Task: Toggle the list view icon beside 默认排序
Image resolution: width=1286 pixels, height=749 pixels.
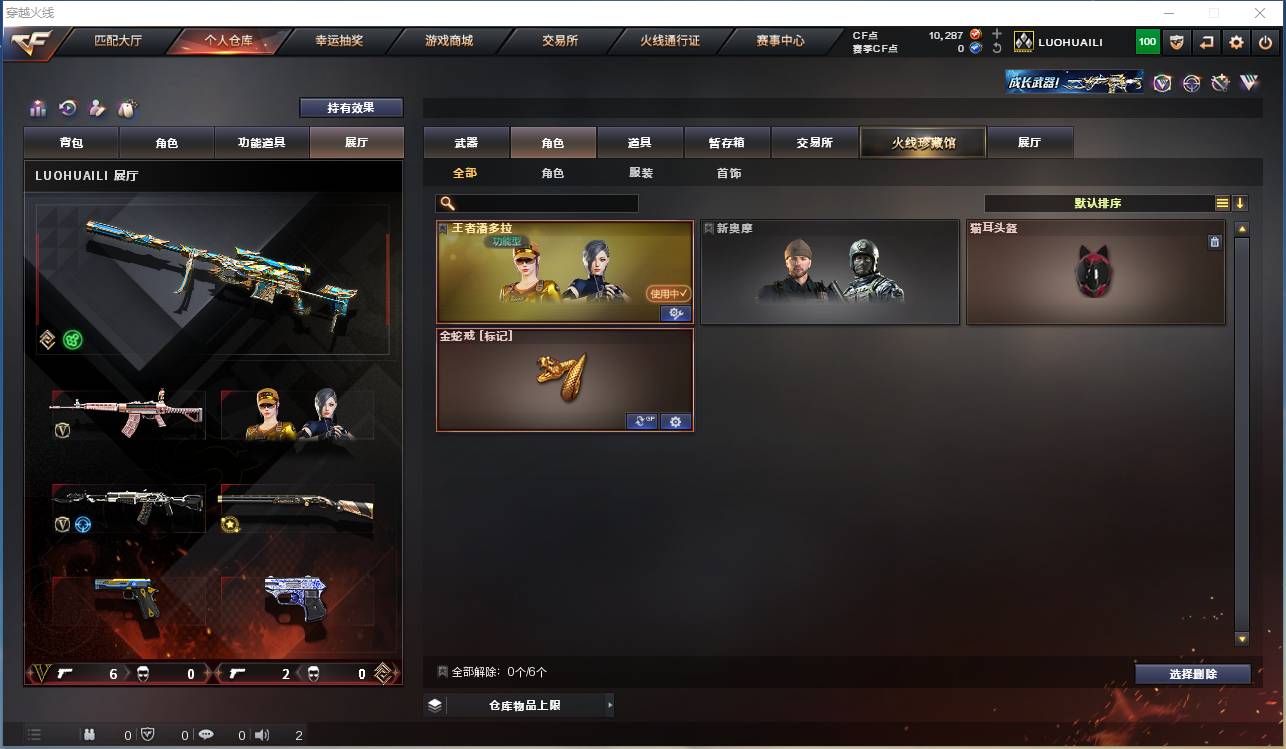Action: pos(1222,202)
